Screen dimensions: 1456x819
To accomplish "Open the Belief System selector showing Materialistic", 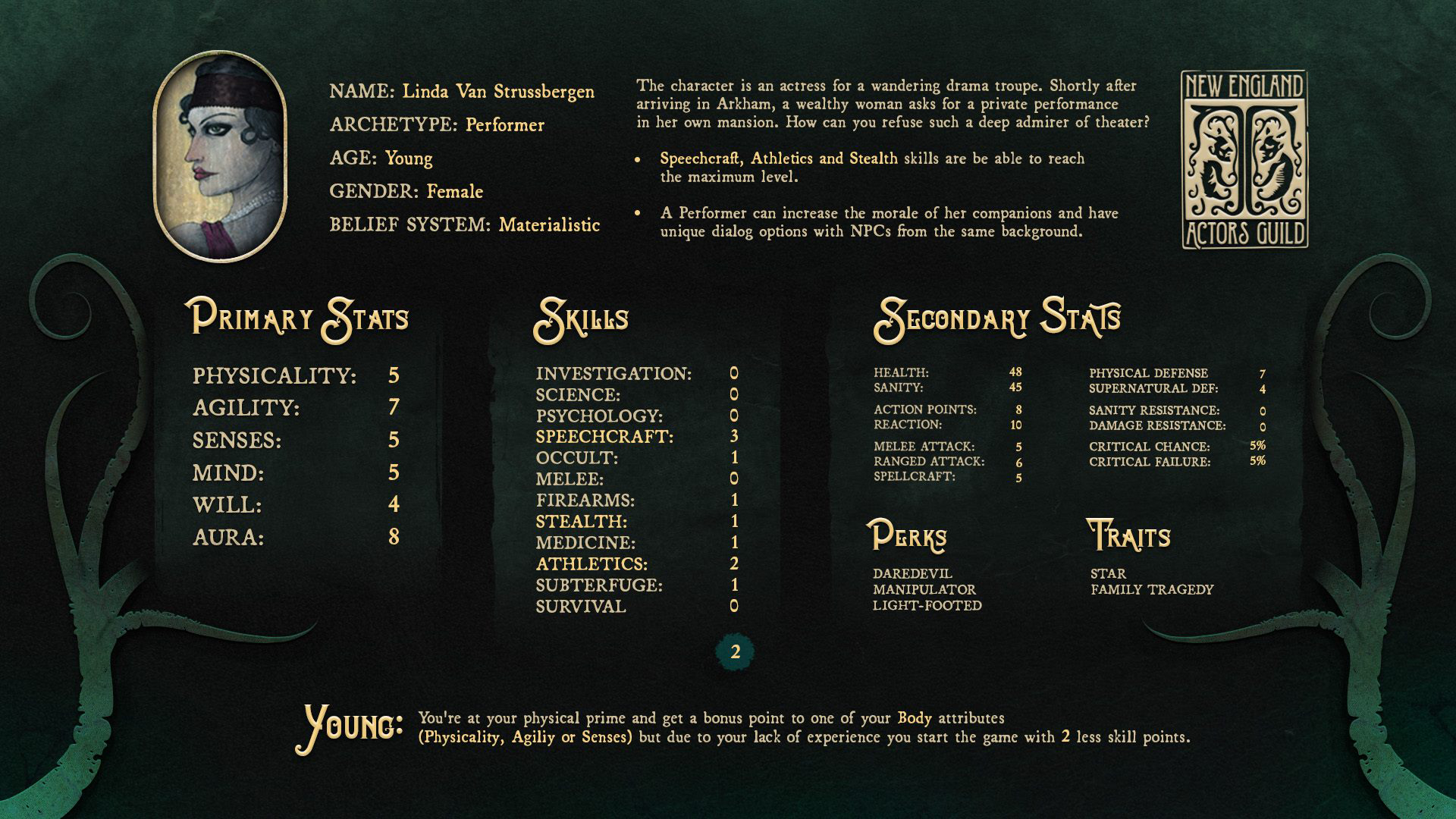I will (465, 224).
